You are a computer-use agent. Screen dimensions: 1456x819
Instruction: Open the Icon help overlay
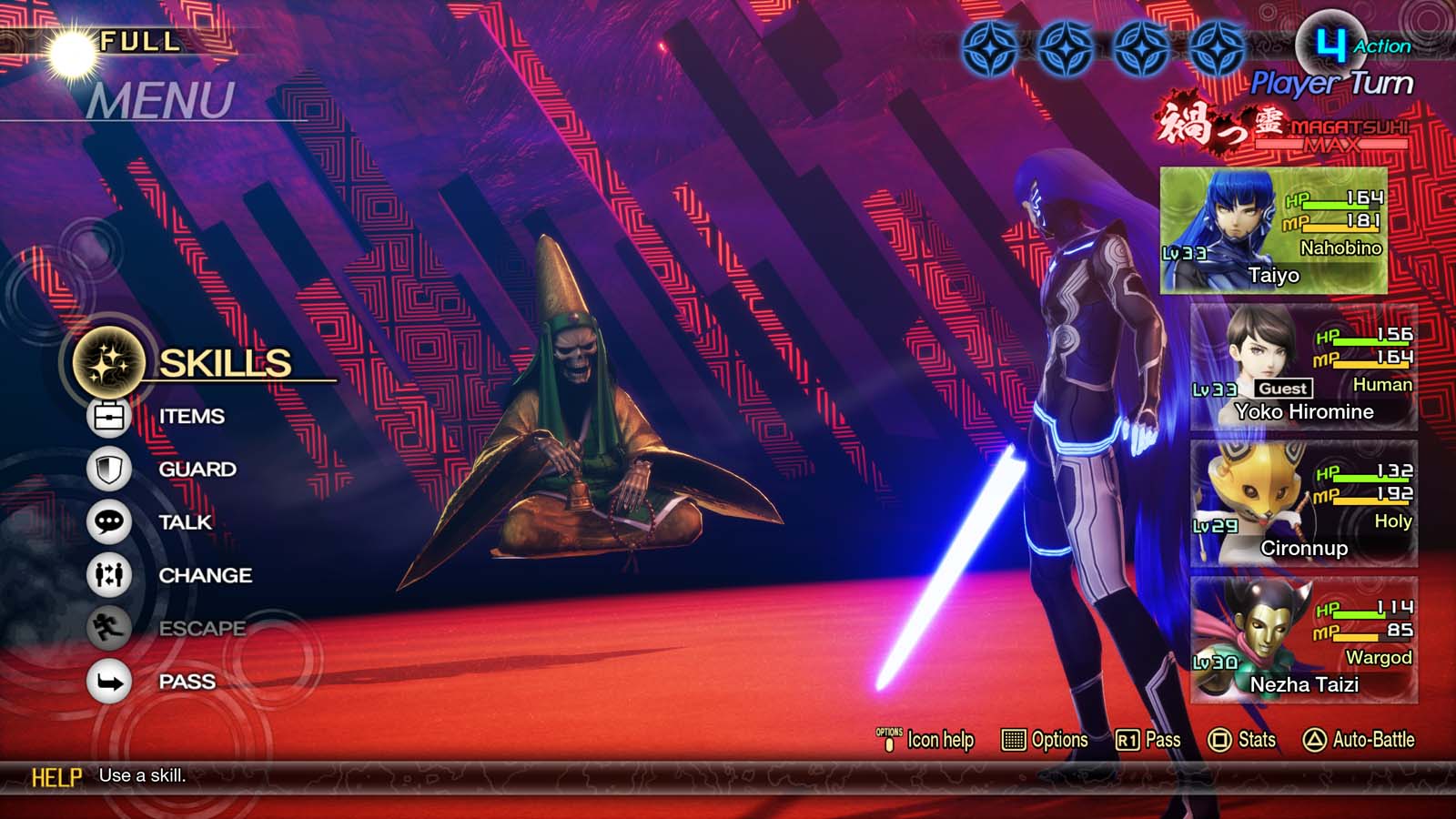tap(928, 741)
